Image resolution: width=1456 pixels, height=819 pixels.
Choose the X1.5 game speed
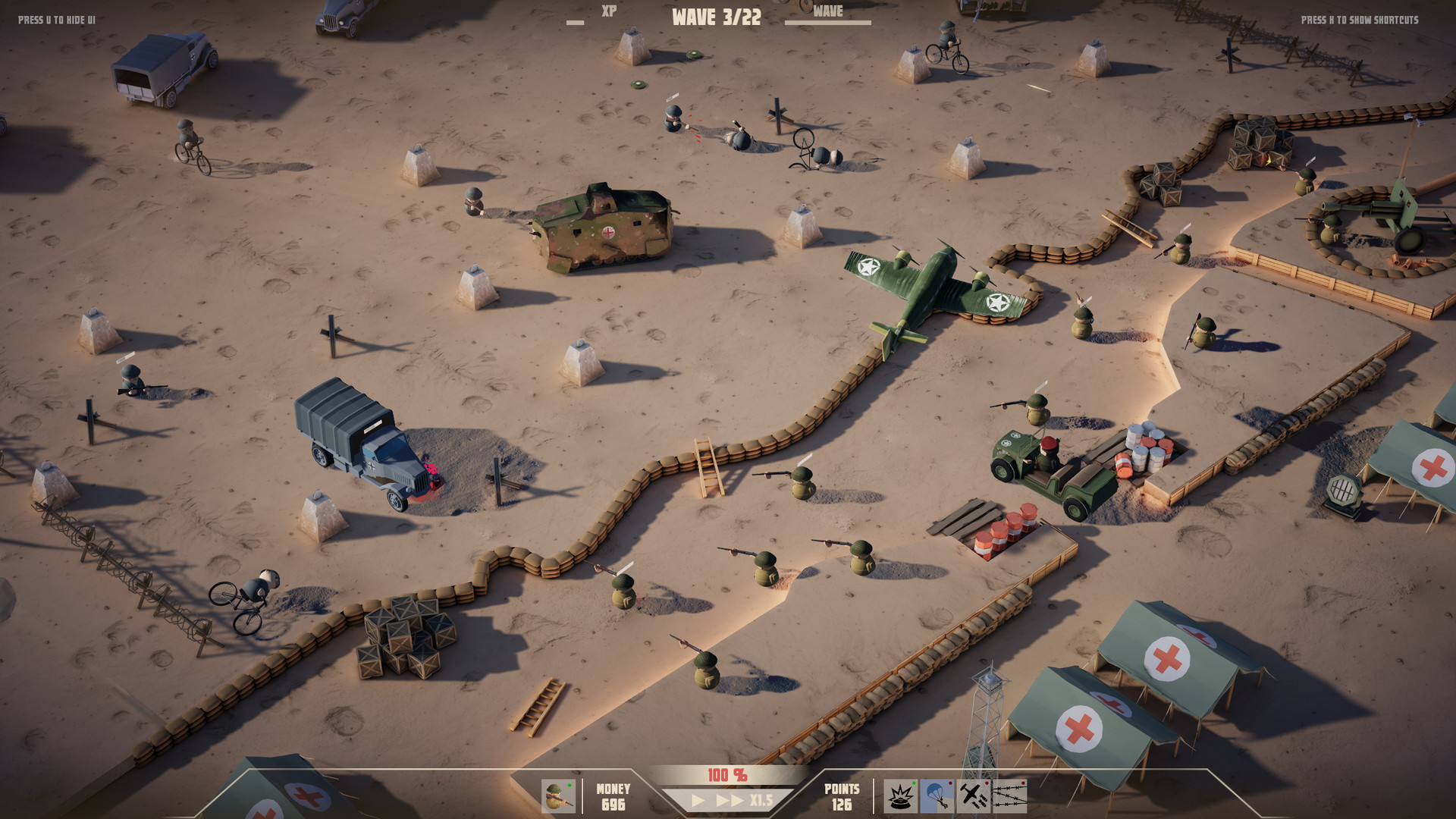pyautogui.click(x=761, y=801)
